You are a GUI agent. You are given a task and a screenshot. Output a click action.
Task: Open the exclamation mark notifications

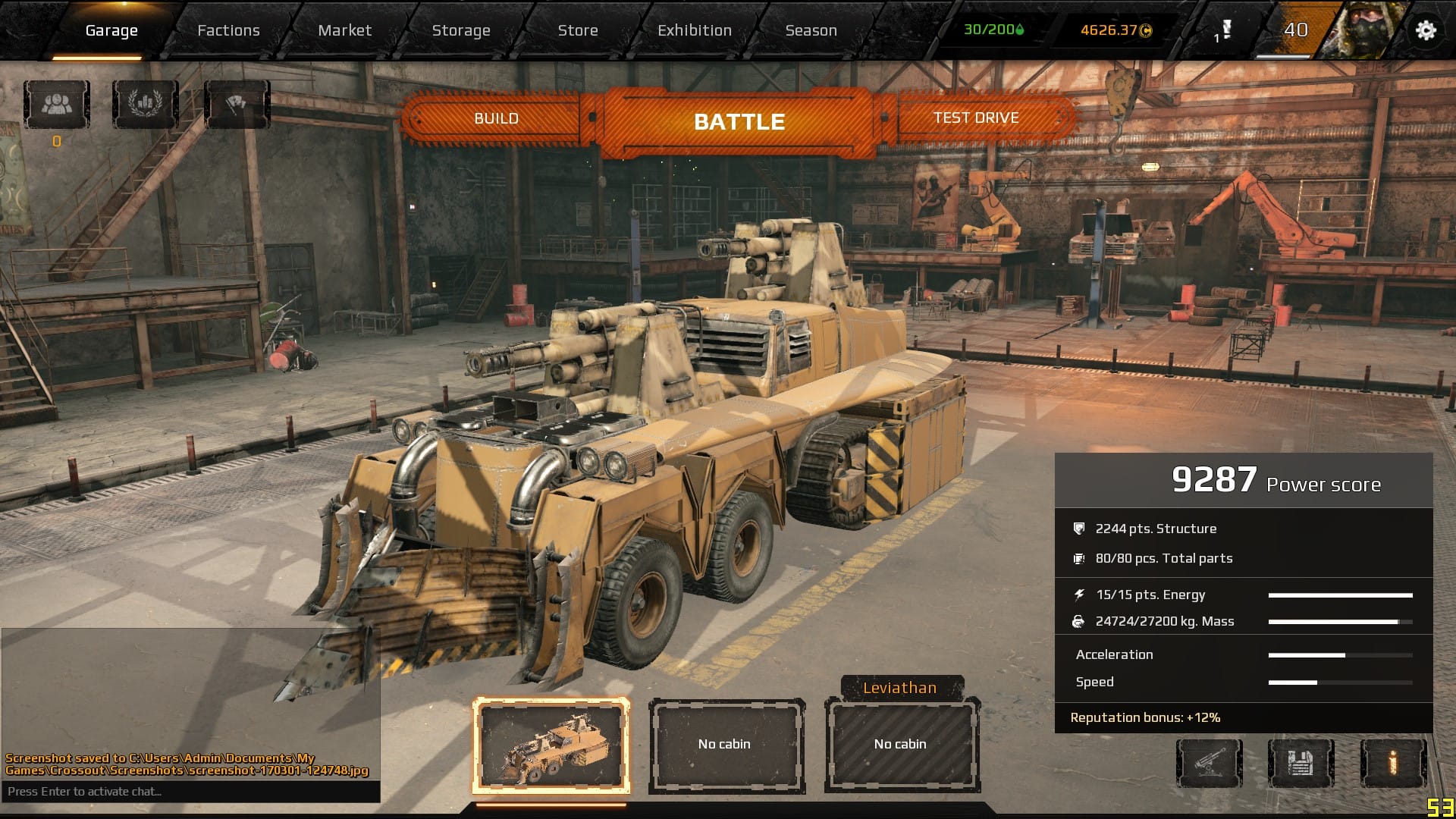point(1224,30)
